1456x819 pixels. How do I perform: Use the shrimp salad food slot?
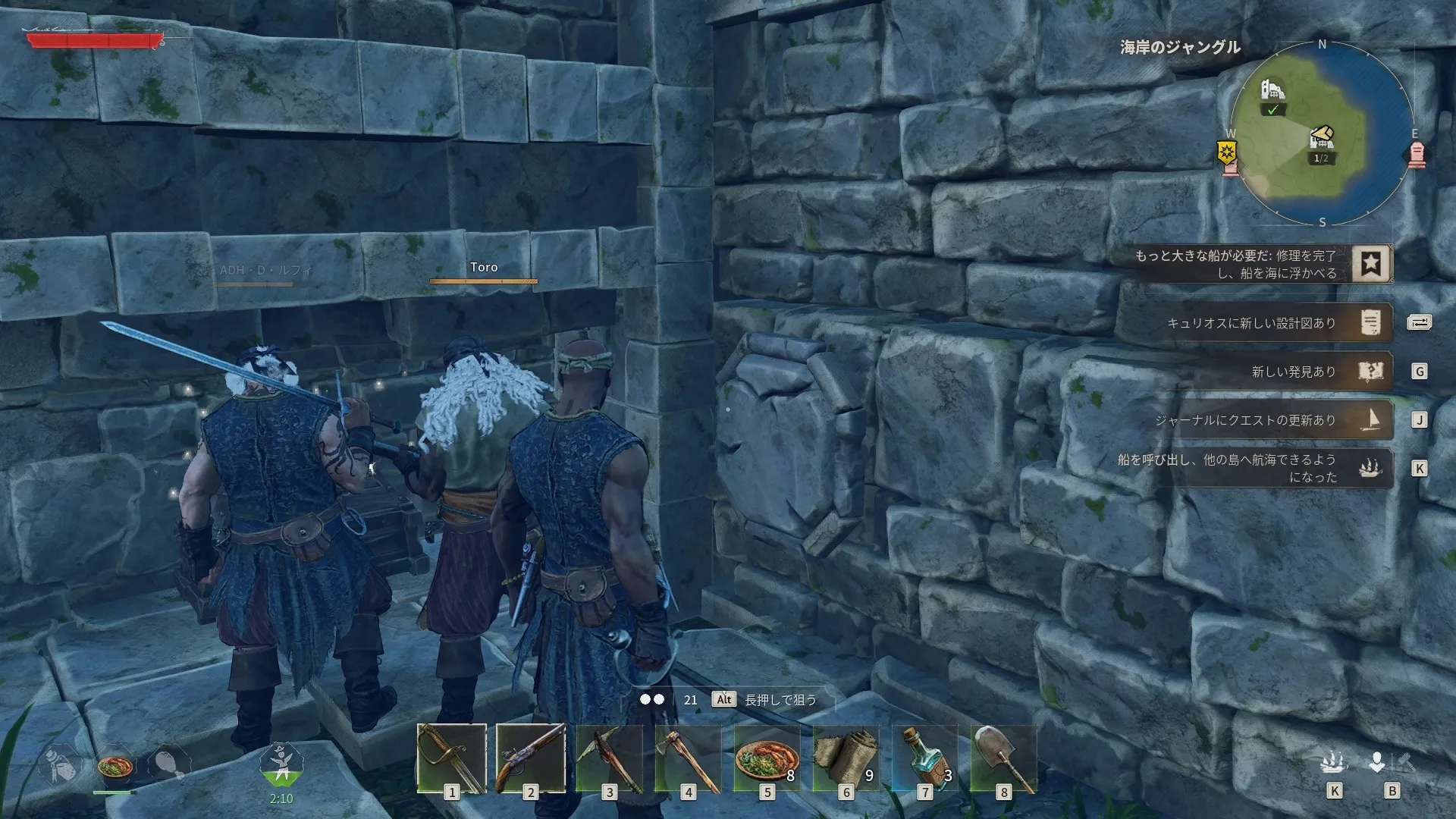pyautogui.click(x=767, y=758)
